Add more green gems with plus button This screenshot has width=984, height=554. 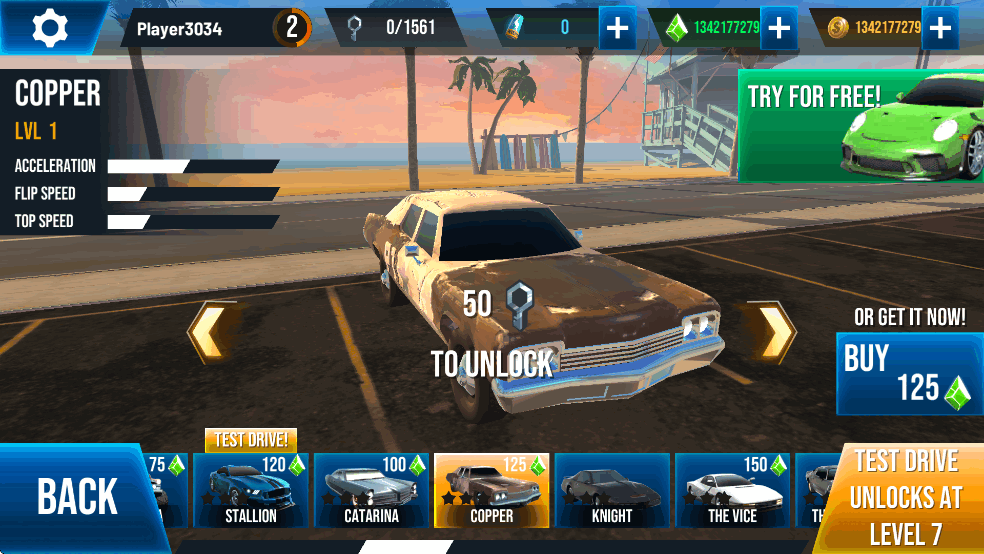pyautogui.click(x=778, y=28)
